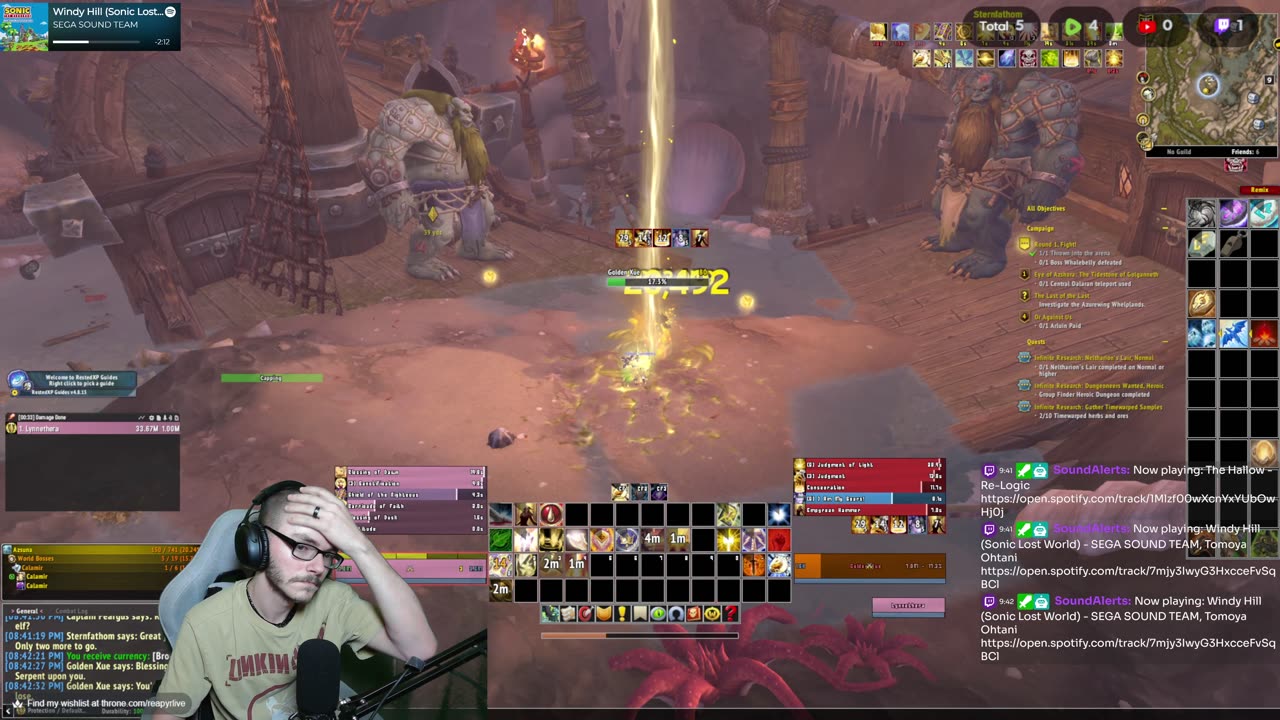Open the yellow exclamation mark quest log
The width and height of the screenshot is (1280, 720).
pyautogui.click(x=621, y=613)
